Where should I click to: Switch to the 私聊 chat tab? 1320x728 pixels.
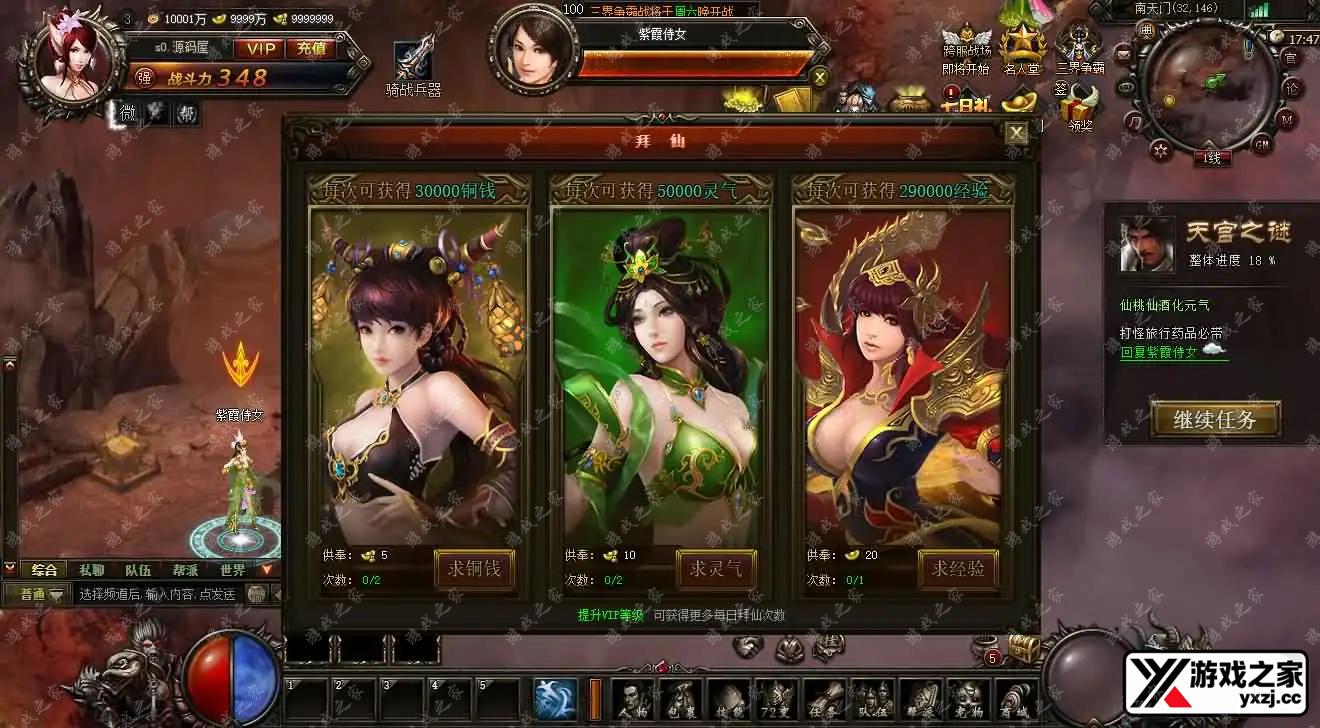click(91, 570)
